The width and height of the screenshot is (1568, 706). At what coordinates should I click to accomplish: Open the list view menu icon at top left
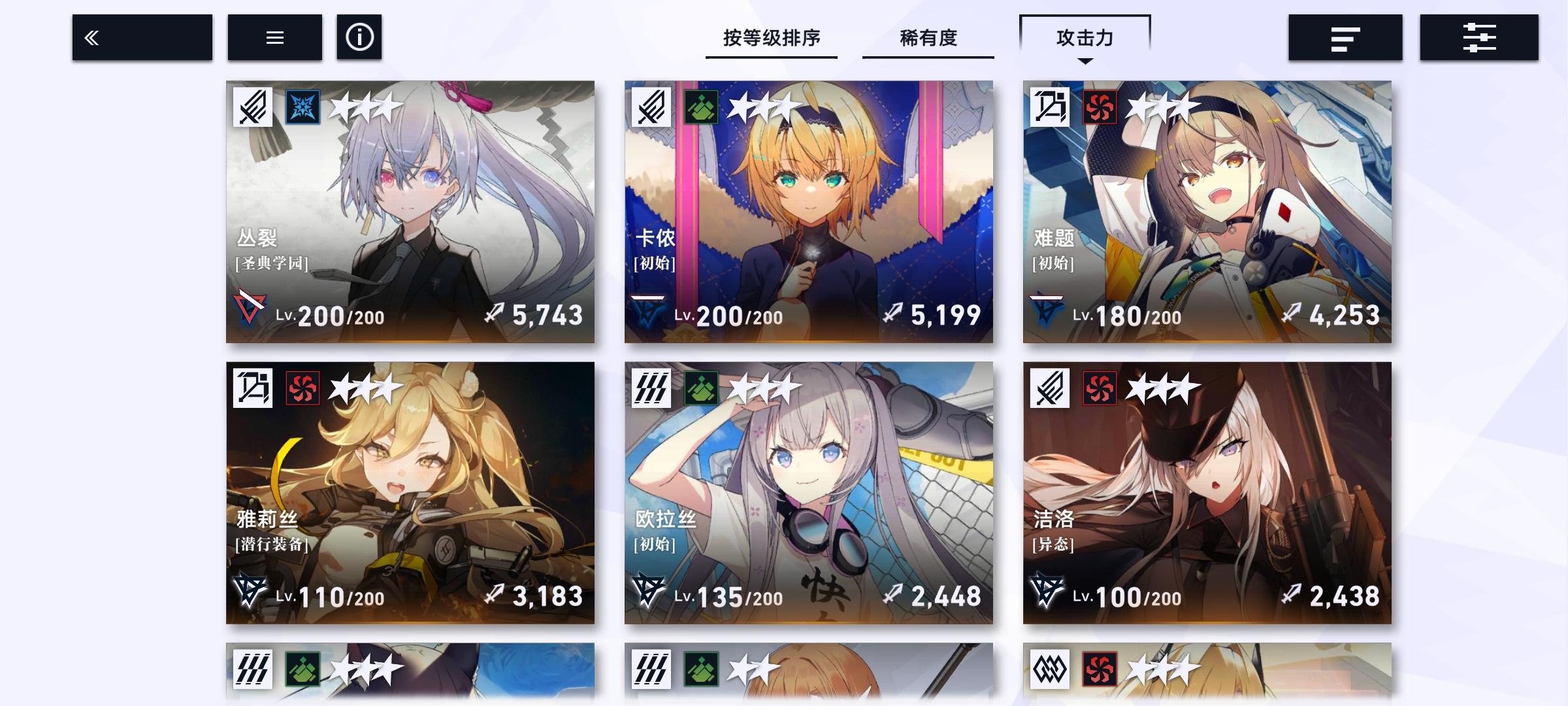[x=274, y=37]
